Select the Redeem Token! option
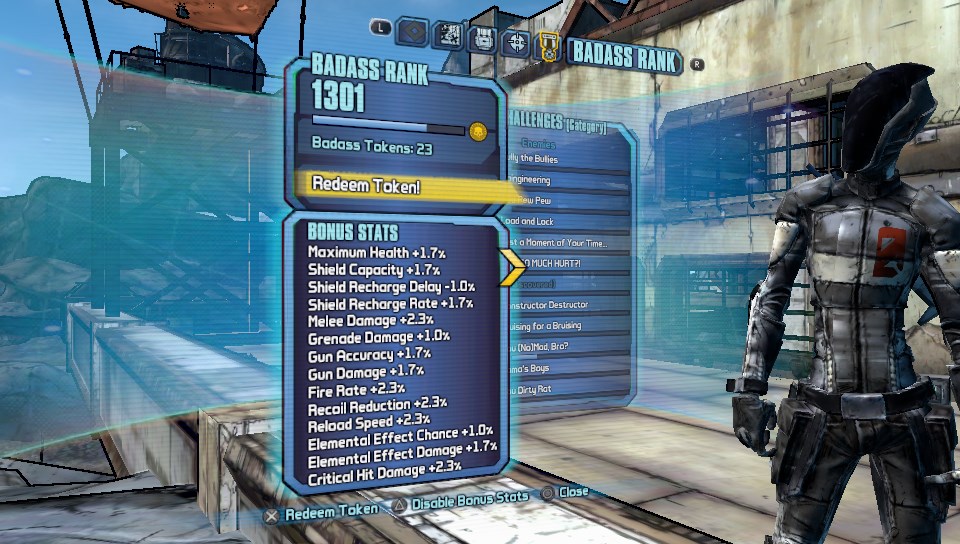The height and width of the screenshot is (544, 960). pos(400,185)
